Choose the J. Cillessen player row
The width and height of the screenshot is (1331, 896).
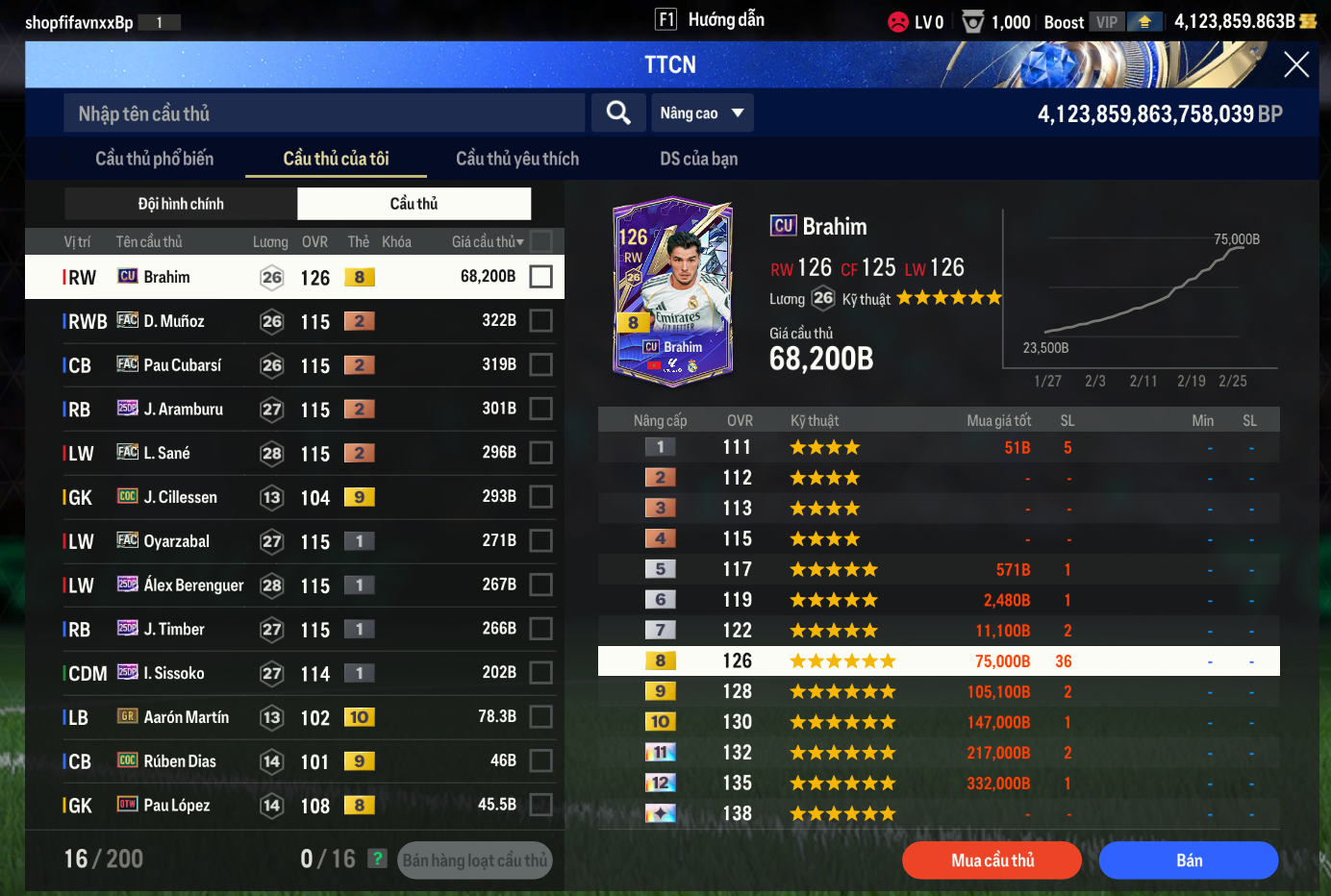pos(289,497)
